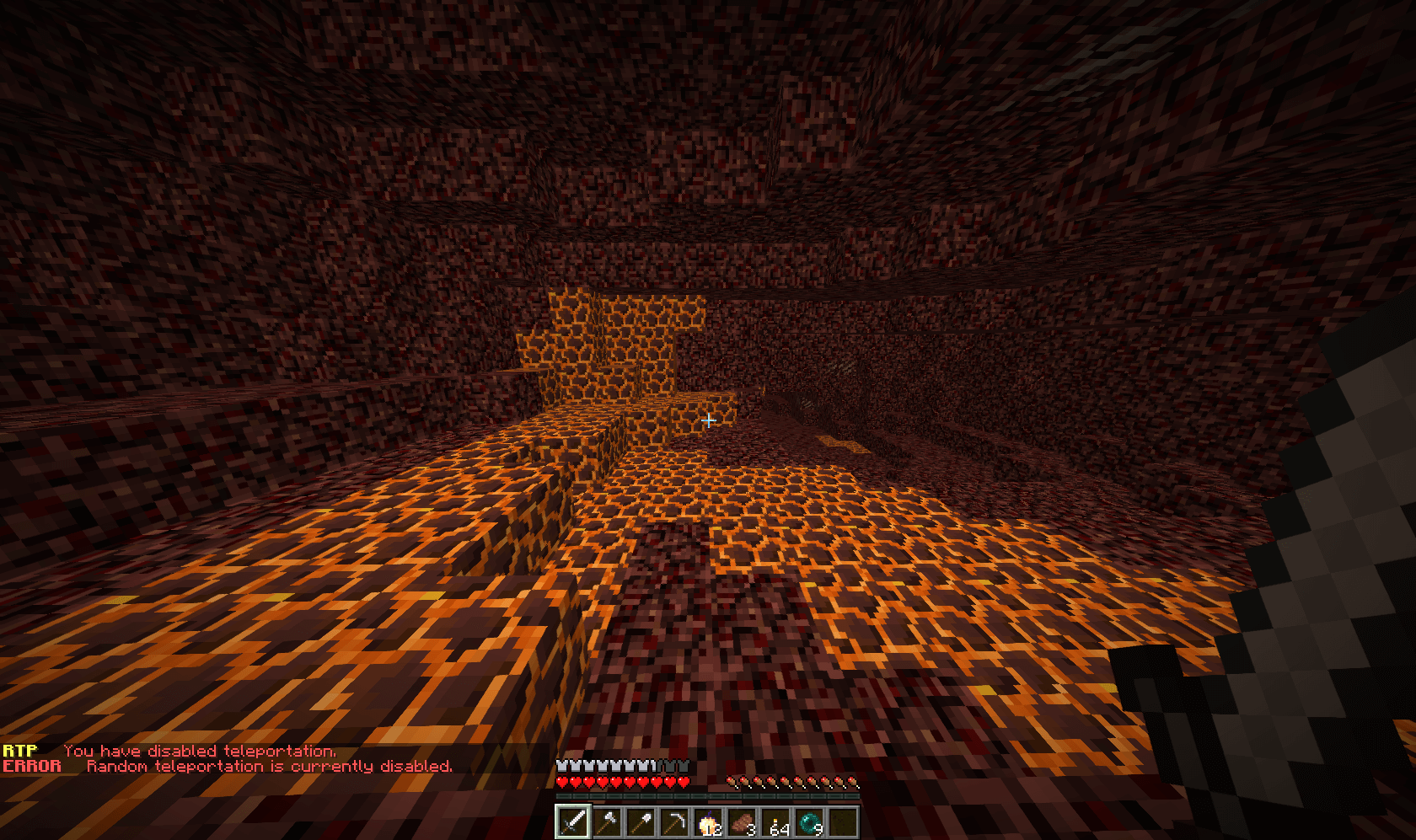The width and height of the screenshot is (1416, 840).
Task: Select the stack of 64 torches
Action: coord(775,821)
